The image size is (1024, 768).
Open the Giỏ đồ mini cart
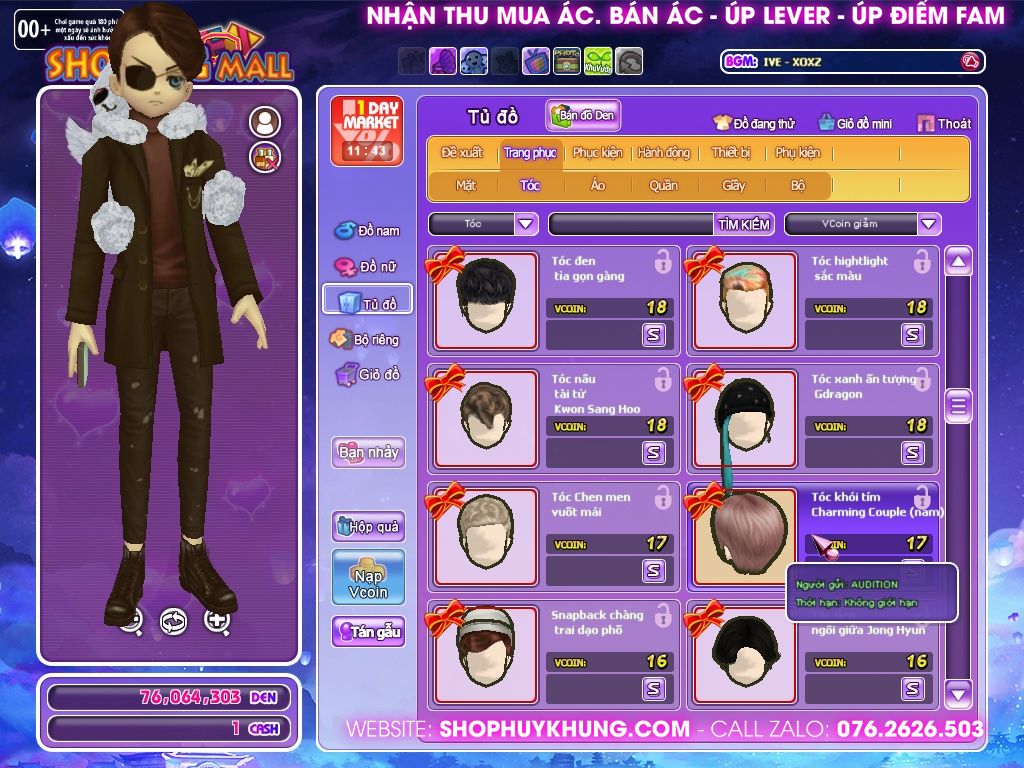(855, 123)
